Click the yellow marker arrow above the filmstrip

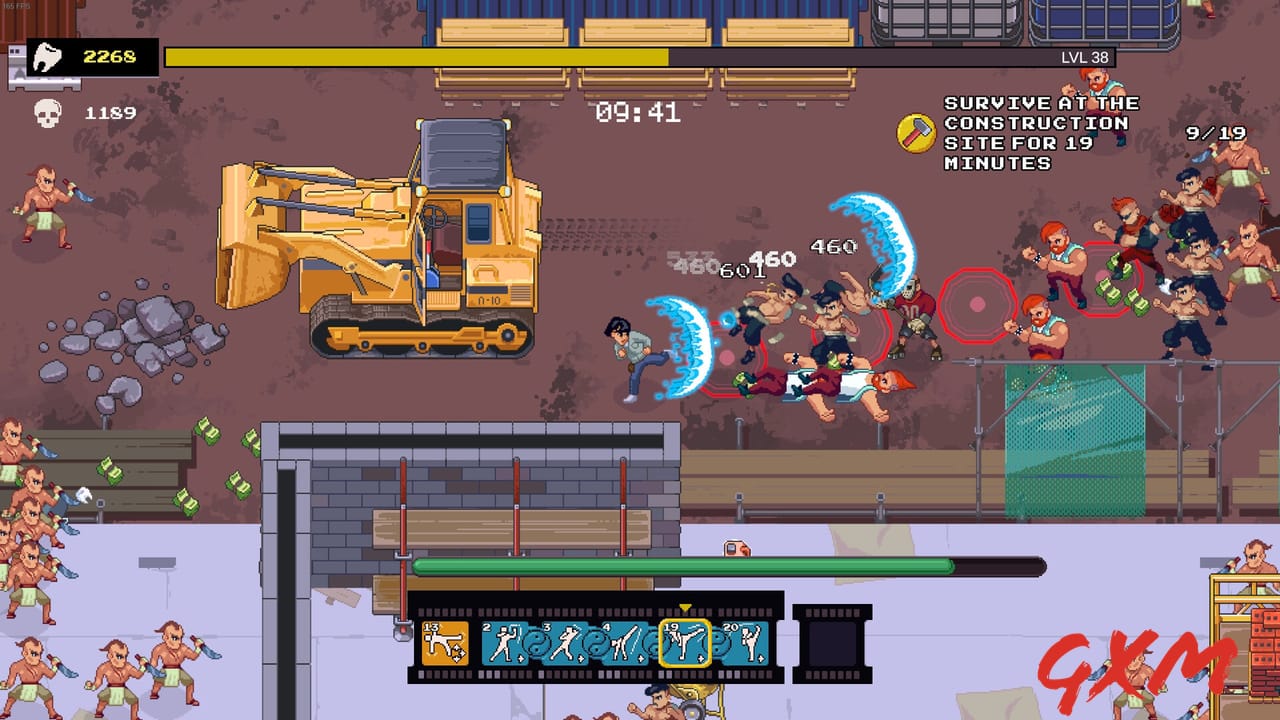[x=686, y=606]
